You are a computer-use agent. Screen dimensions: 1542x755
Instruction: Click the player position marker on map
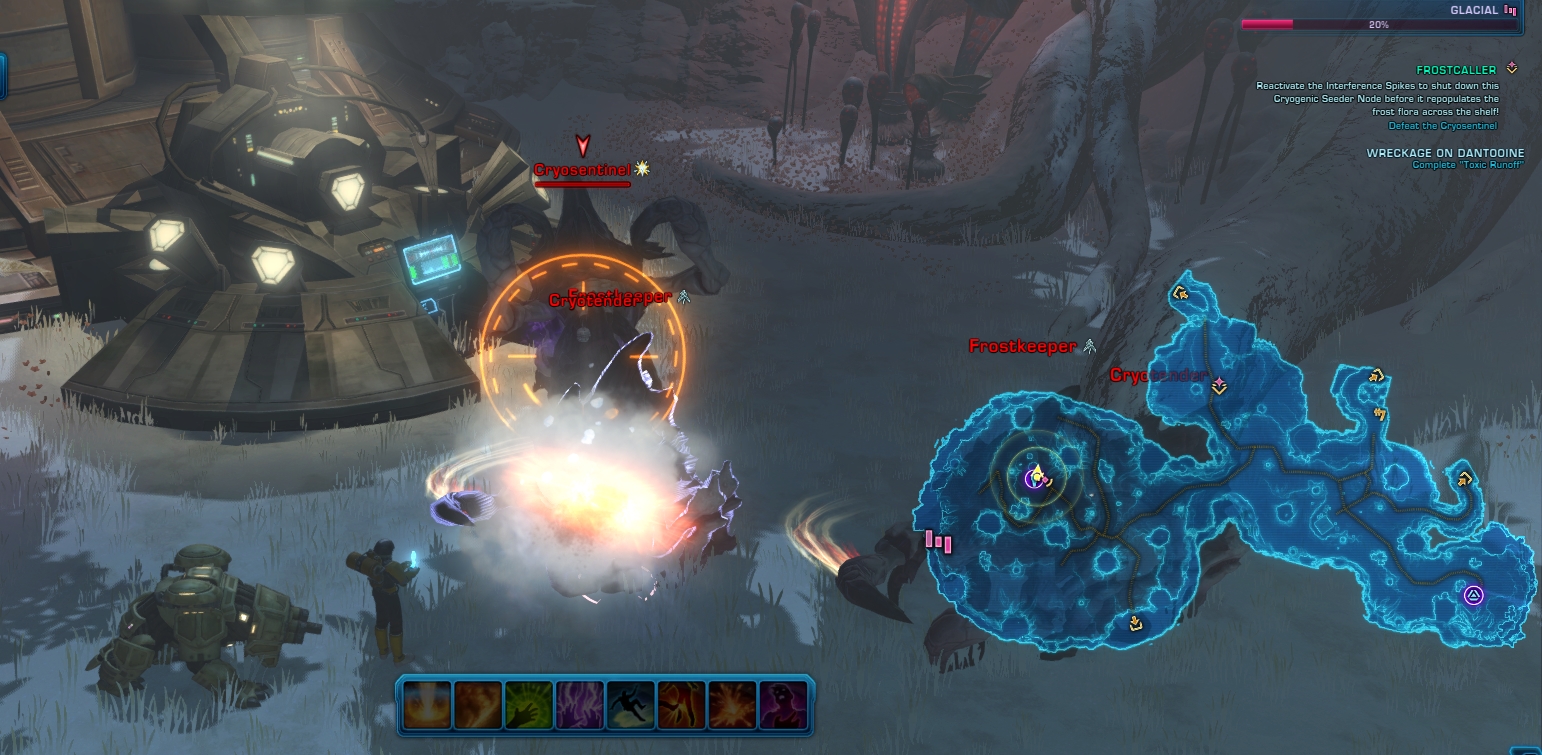click(x=1037, y=478)
